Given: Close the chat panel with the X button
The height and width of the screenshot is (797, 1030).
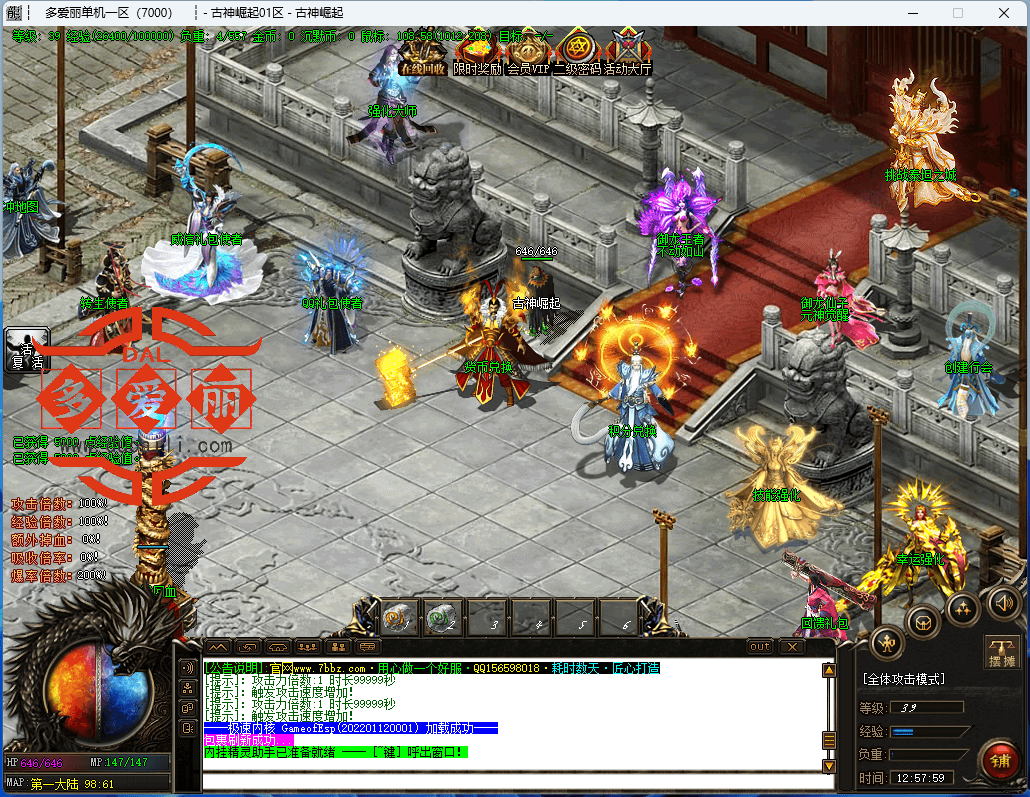Looking at the screenshot, I should click(792, 647).
